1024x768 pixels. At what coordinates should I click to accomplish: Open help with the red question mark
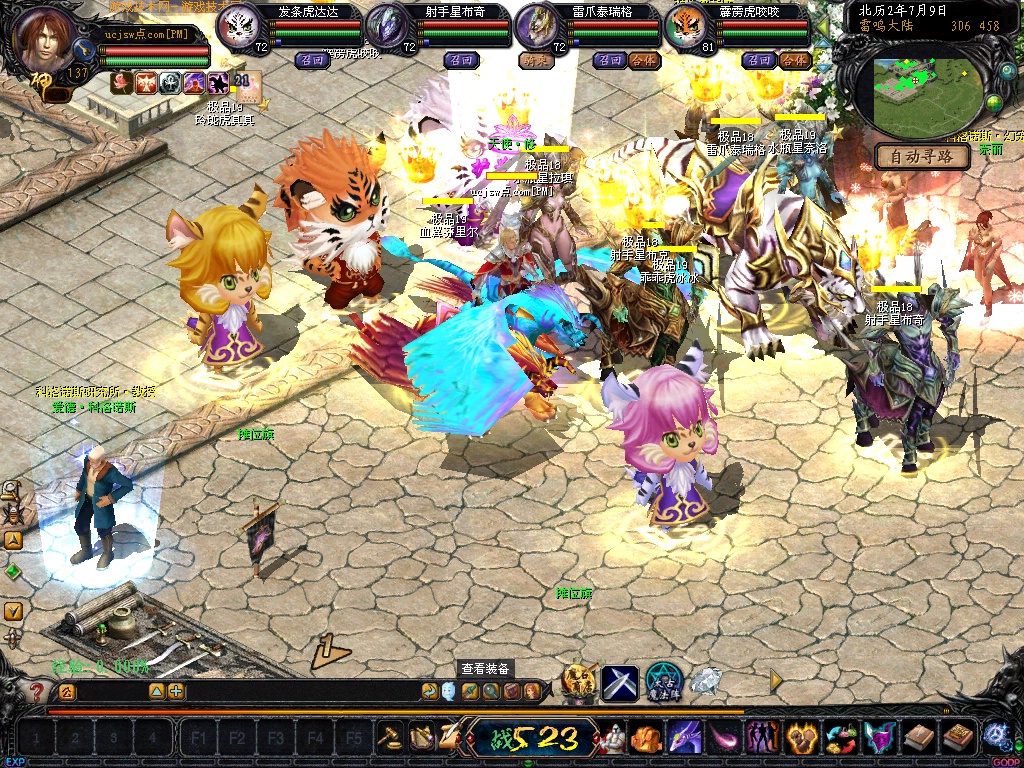point(37,691)
